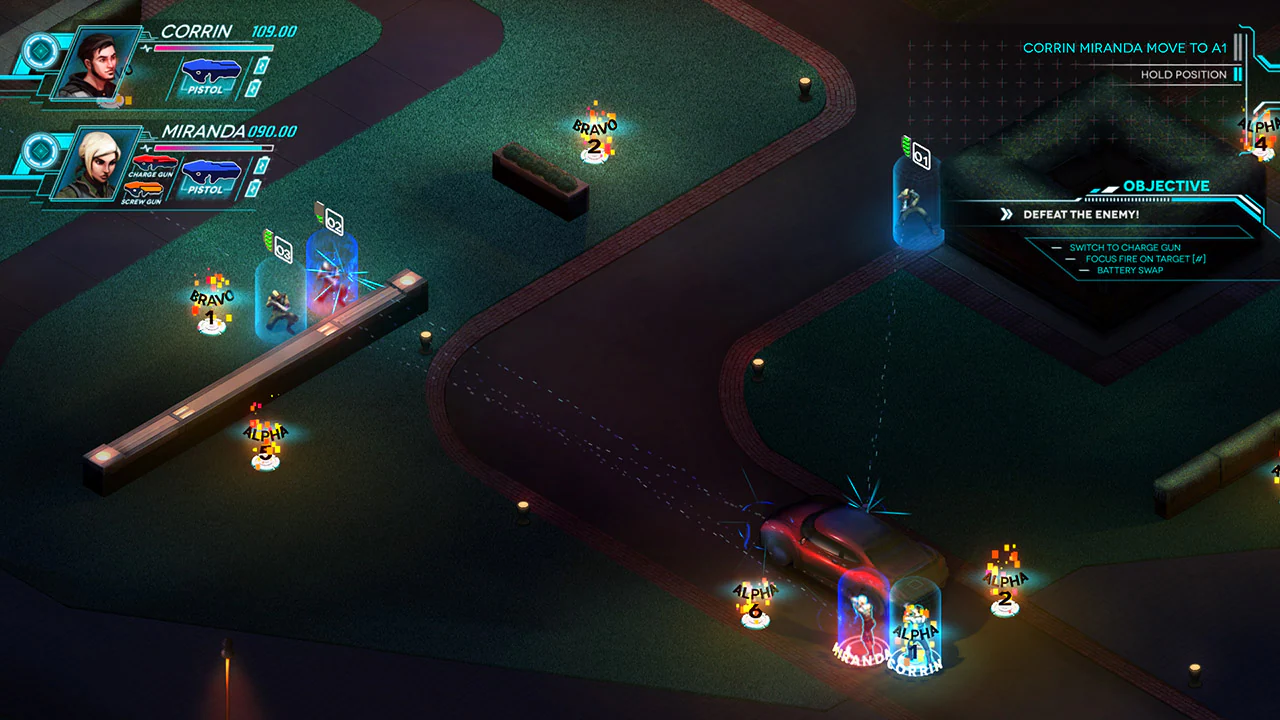Expand the Defeat the Enemy objective chevron
1280x720 pixels.
coord(1005,213)
